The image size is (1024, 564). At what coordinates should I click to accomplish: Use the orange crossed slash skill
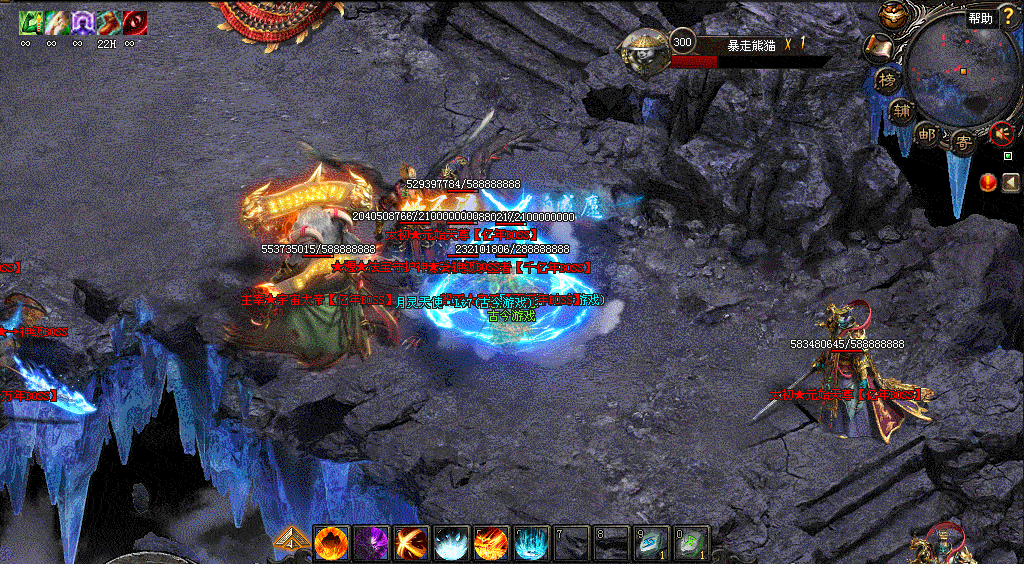pos(411,543)
